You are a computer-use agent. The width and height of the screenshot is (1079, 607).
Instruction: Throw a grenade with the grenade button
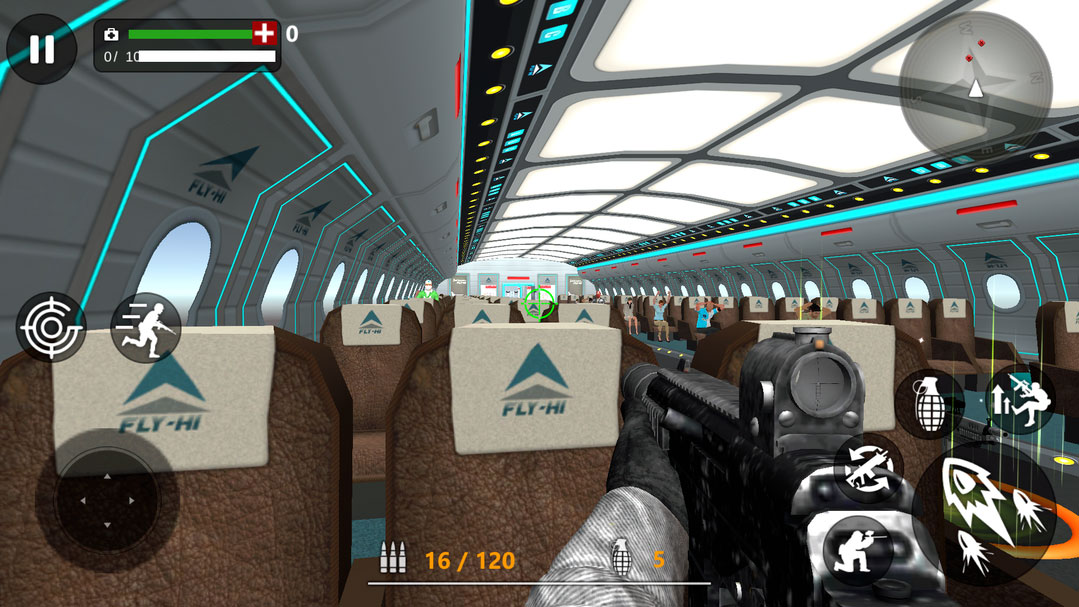pyautogui.click(x=929, y=404)
